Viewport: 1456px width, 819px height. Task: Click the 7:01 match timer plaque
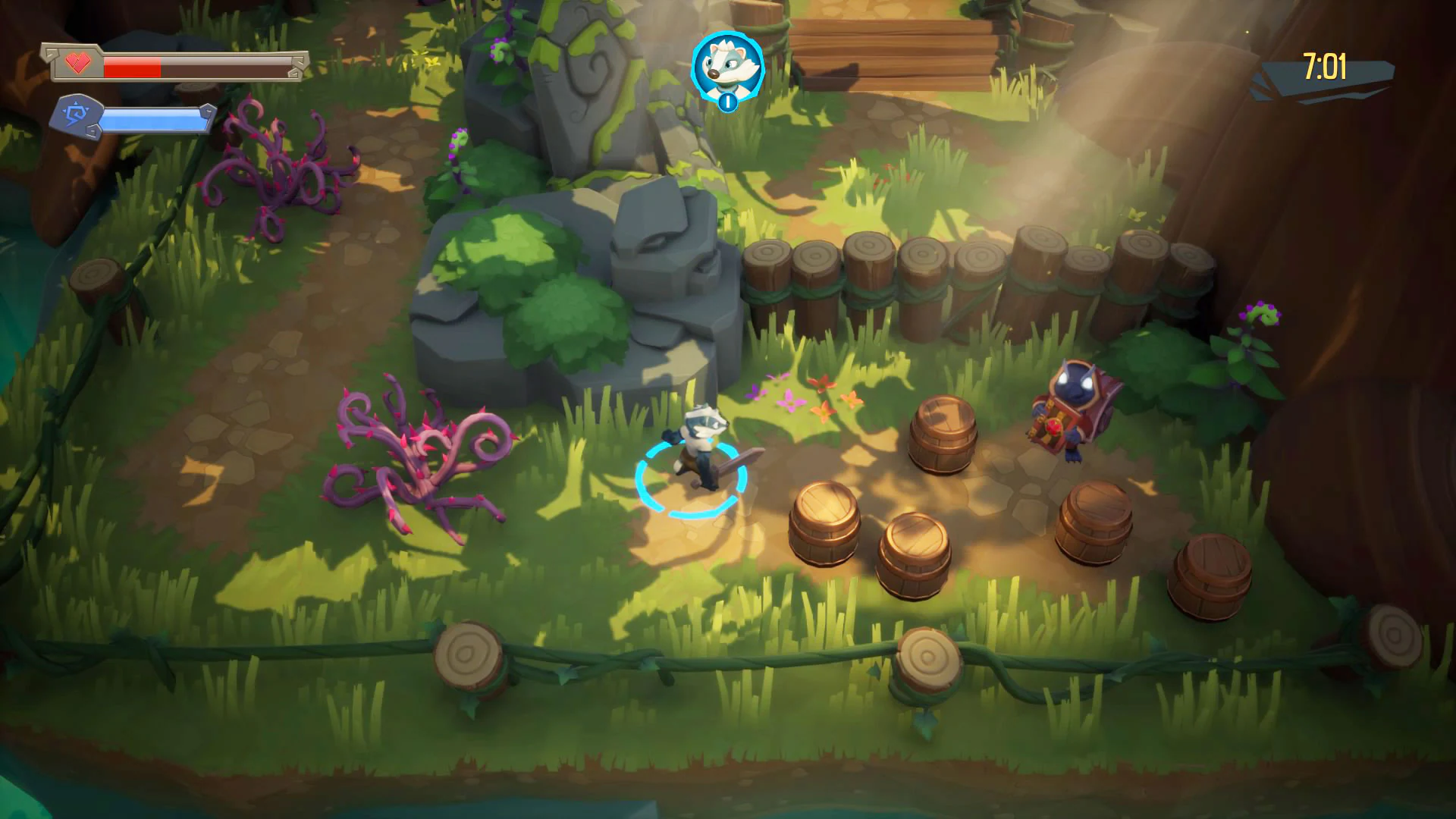pos(1322,67)
